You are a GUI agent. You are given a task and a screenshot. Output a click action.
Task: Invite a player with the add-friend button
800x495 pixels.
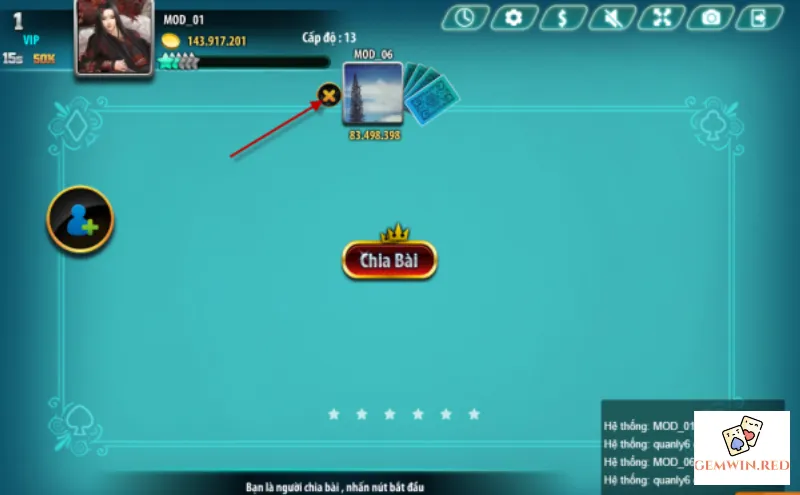(x=80, y=219)
